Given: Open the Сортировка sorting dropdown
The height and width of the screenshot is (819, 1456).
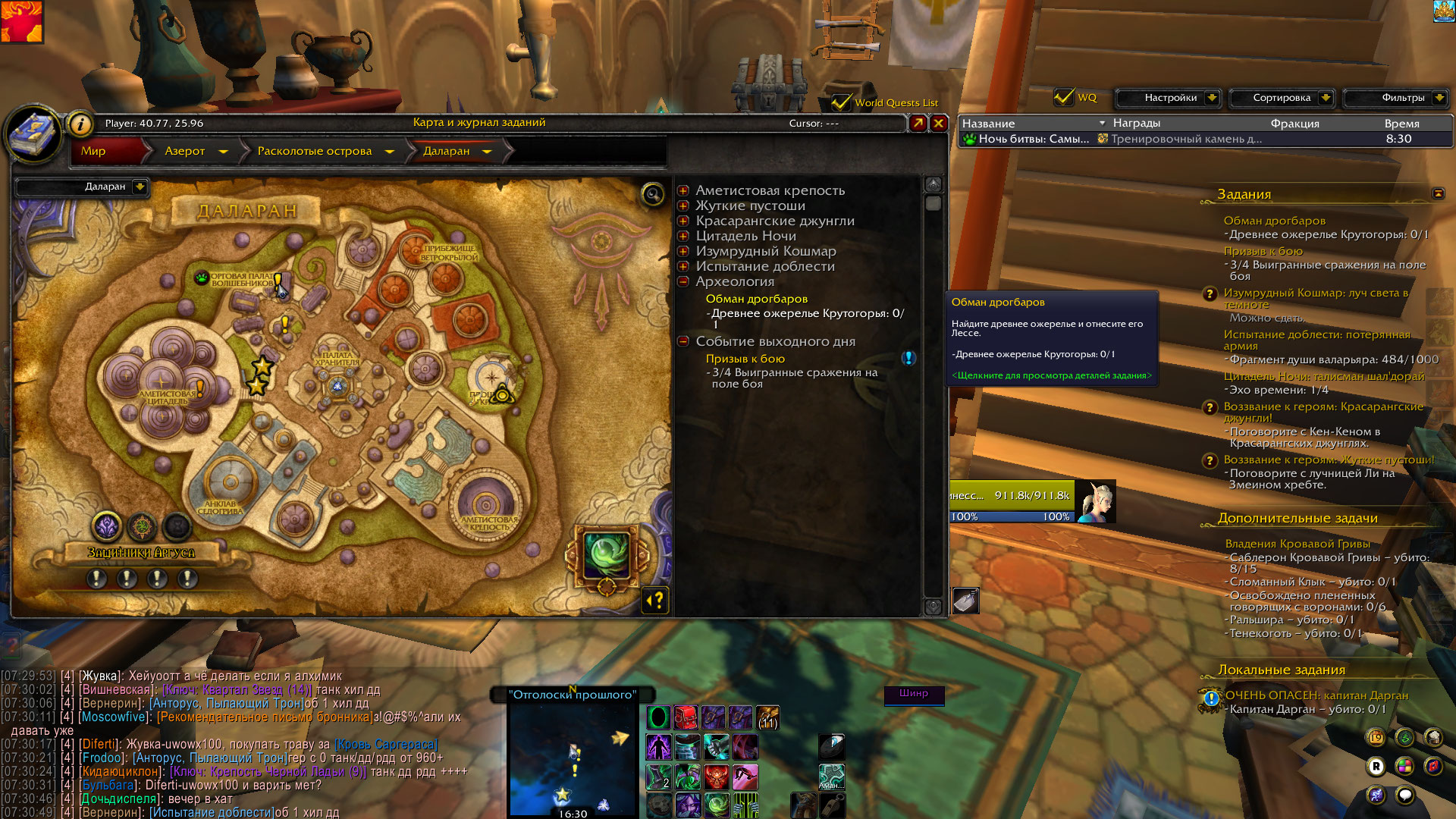Looking at the screenshot, I should pos(1325,98).
